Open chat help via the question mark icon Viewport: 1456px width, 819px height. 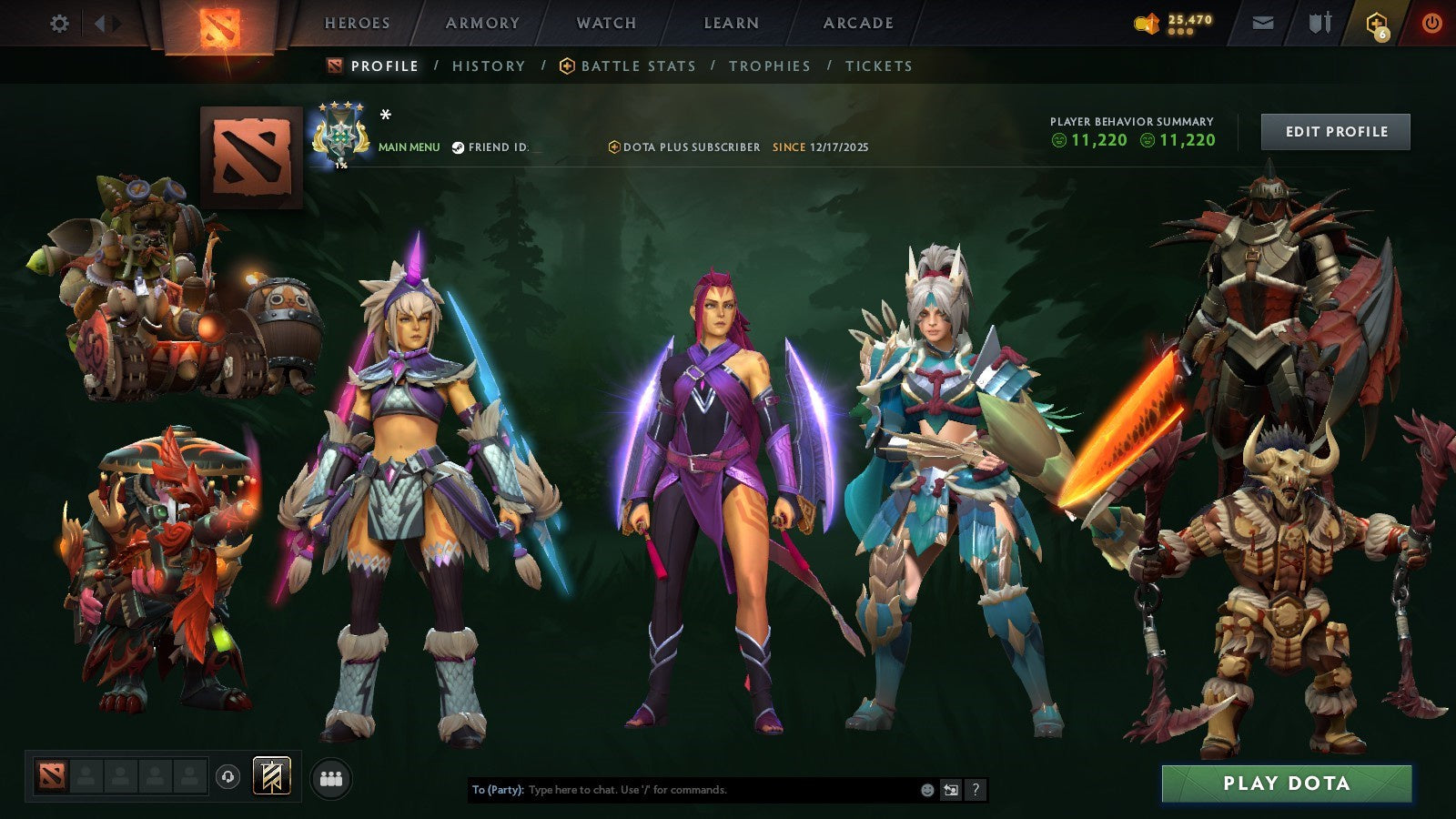pyautogui.click(x=976, y=791)
